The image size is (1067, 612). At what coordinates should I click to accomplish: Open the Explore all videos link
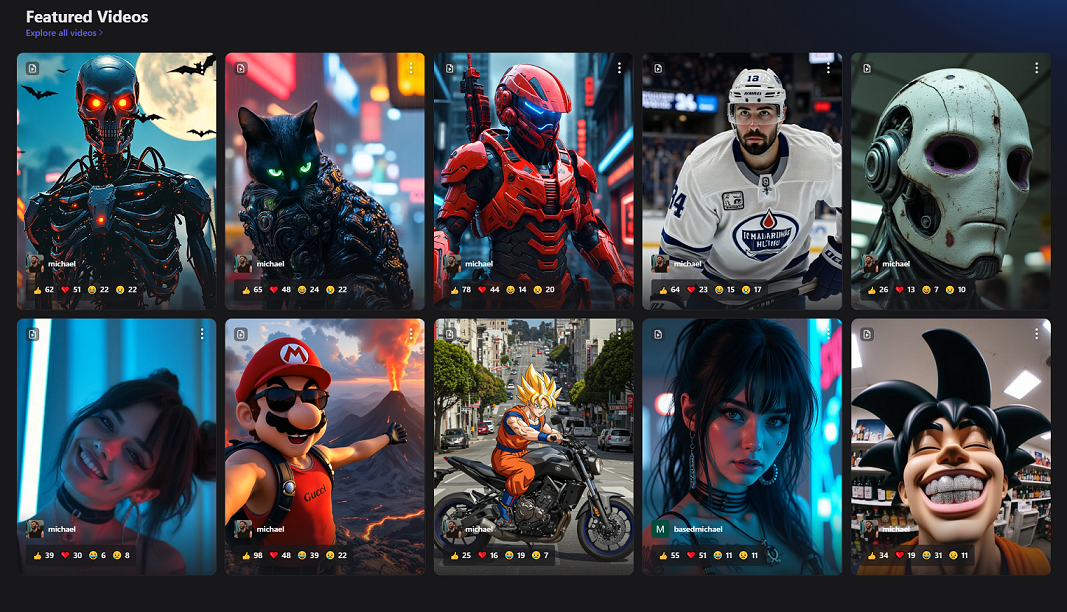click(64, 33)
